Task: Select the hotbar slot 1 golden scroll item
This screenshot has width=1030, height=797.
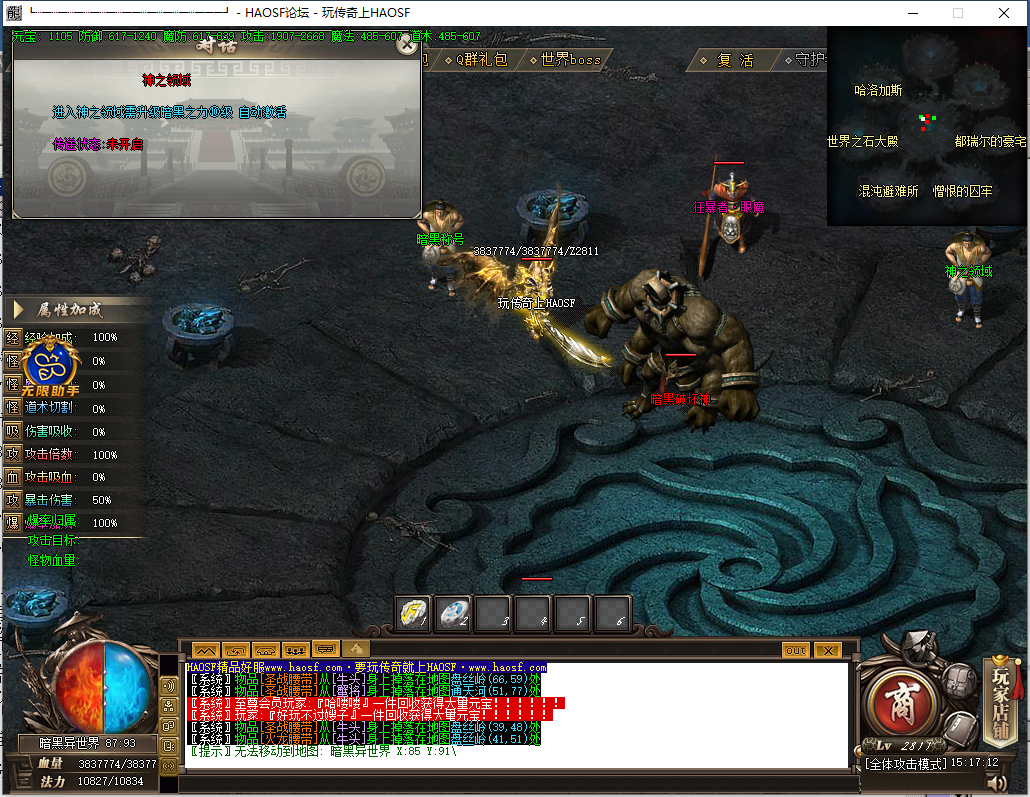Action: (x=413, y=614)
